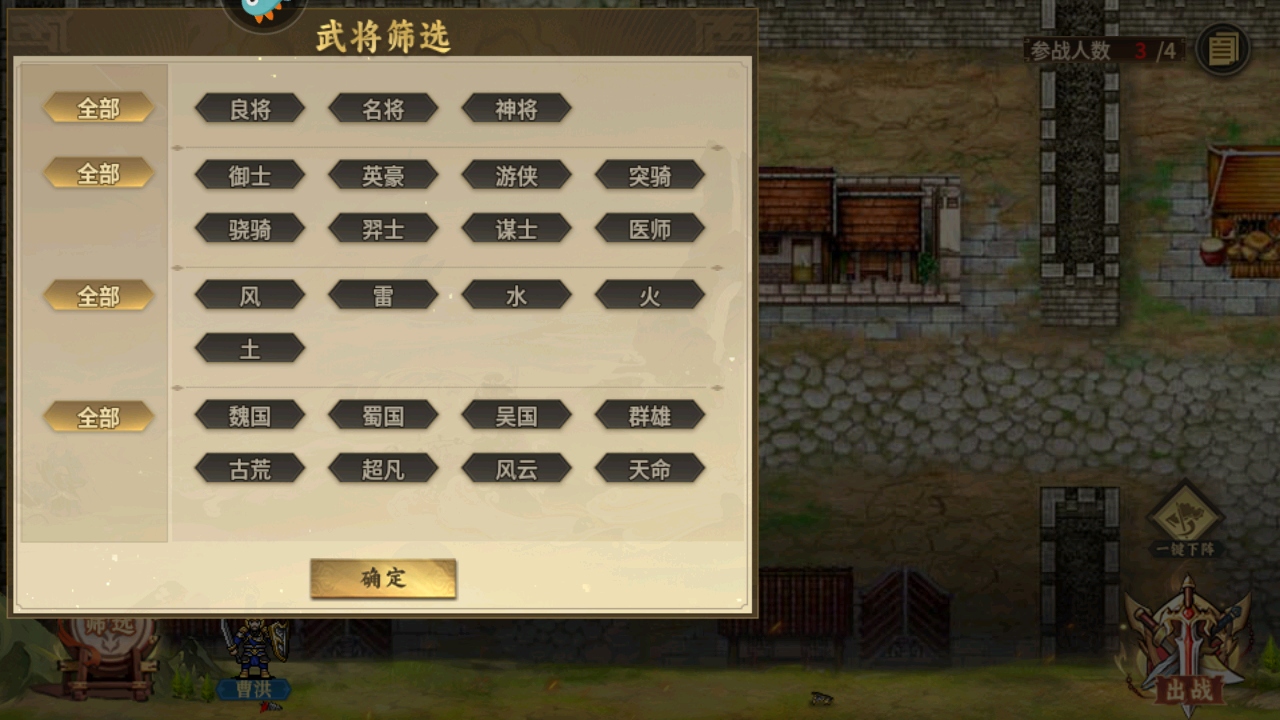
Task: Select 全部 for the quality row
Action: pos(97,108)
